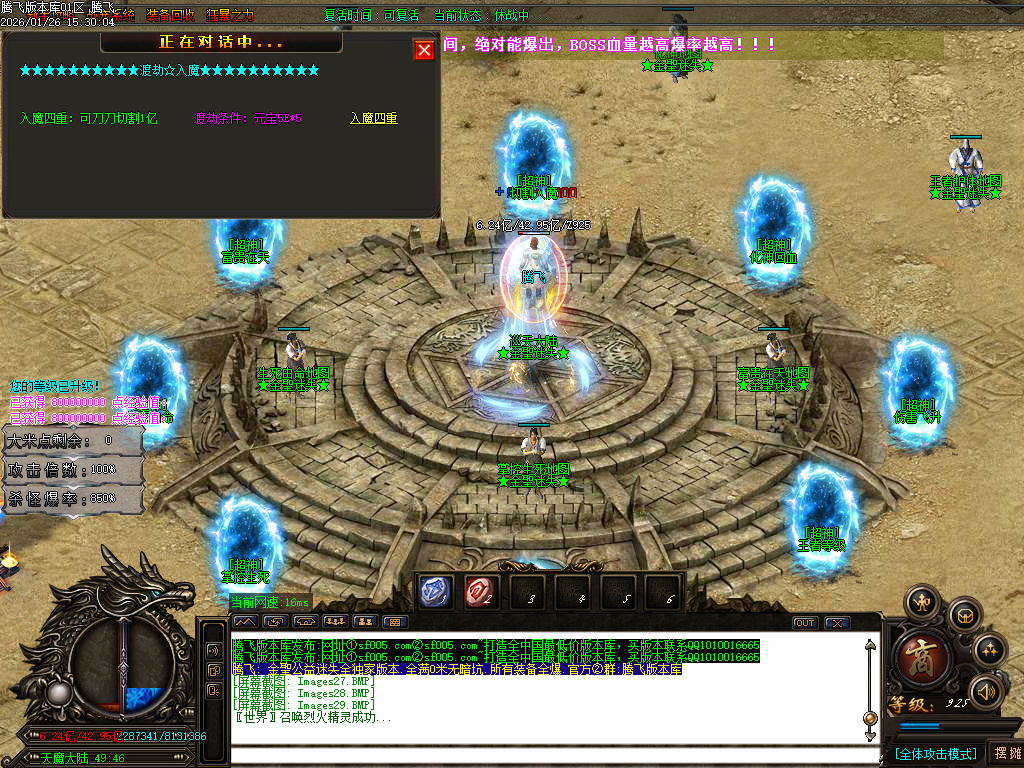Close the chat panel with the X button
This screenshot has width=1024, height=768.
[836, 623]
